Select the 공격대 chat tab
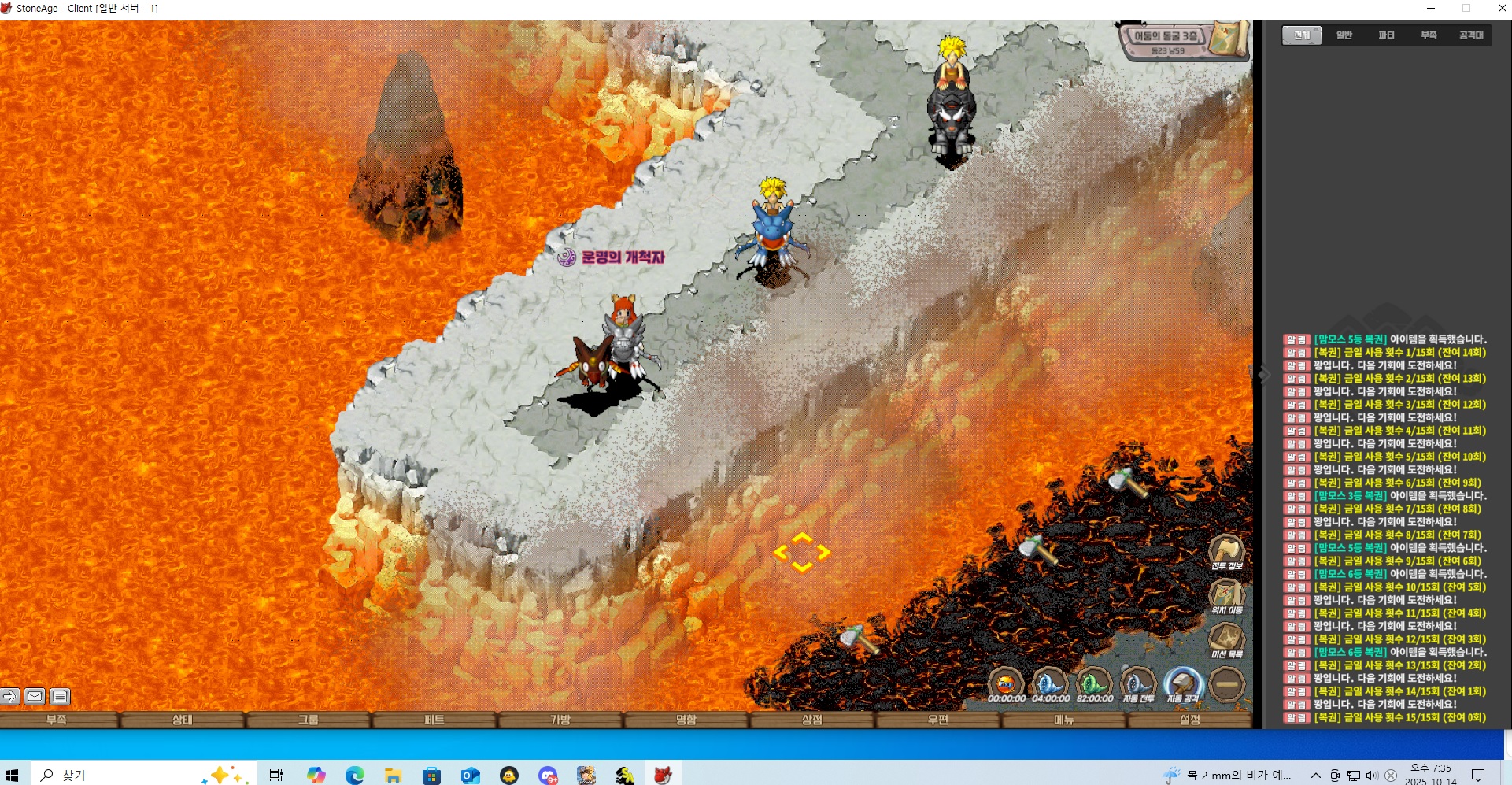The width and height of the screenshot is (1512, 785). tap(1471, 35)
